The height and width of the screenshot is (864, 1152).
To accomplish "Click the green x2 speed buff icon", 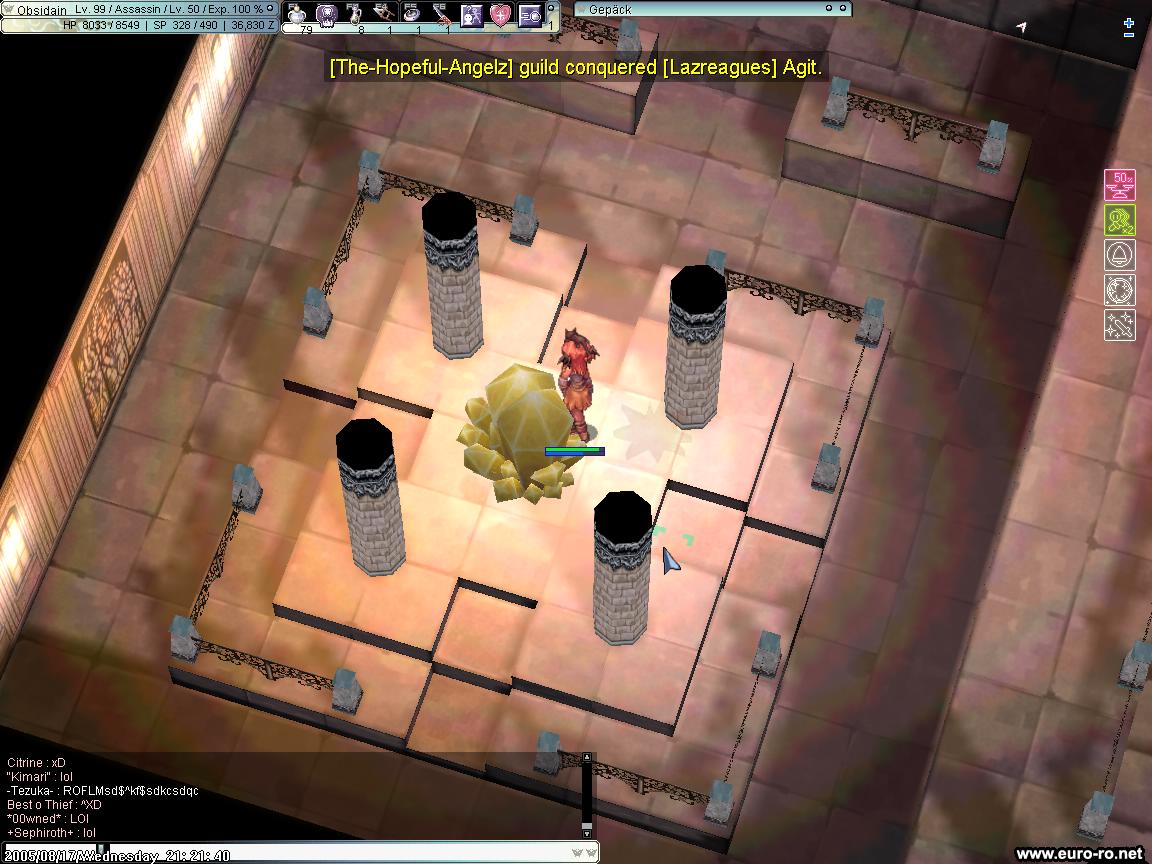I will pos(1119,220).
